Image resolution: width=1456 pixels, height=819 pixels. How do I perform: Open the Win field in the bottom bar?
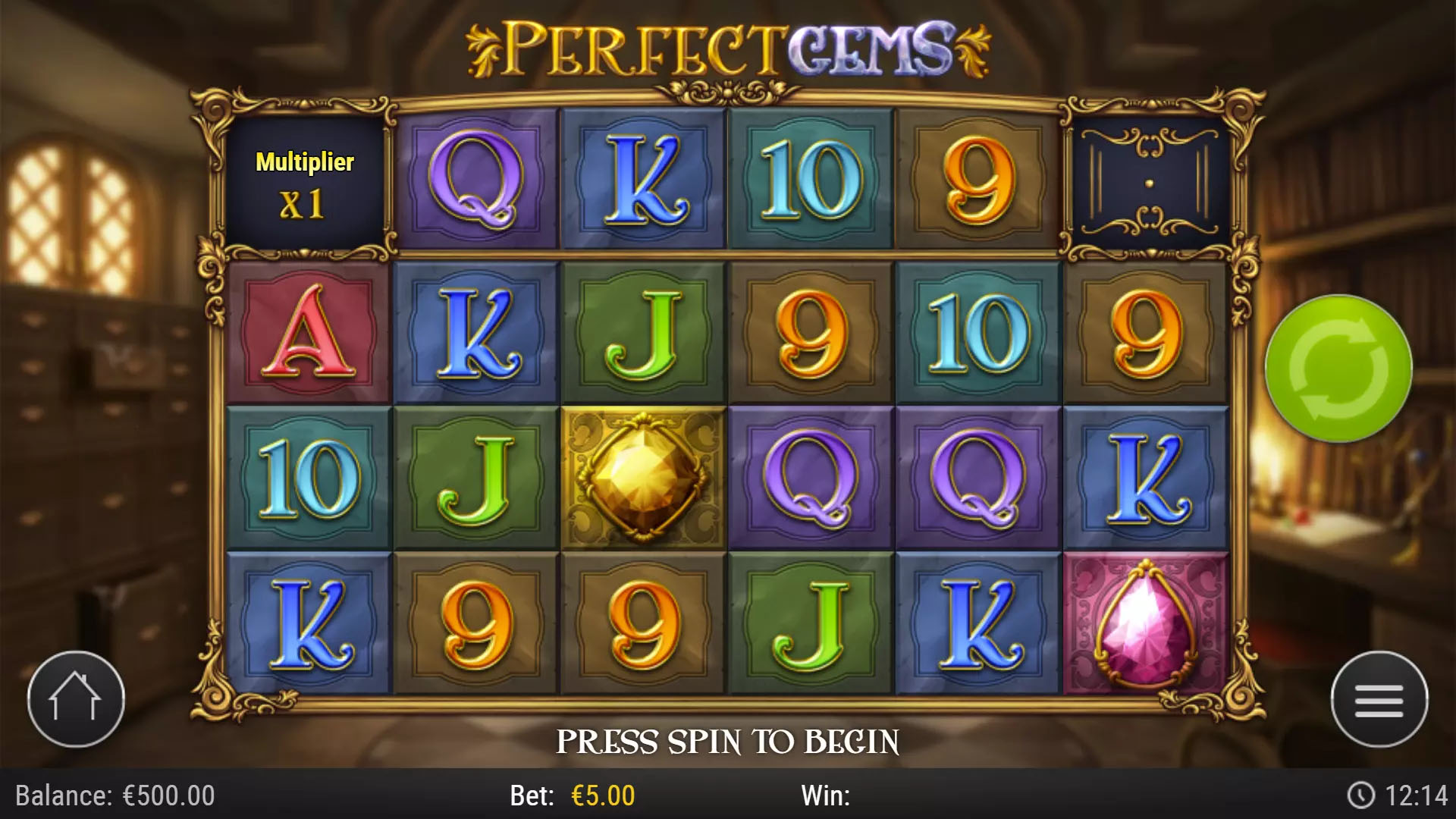coord(827,797)
